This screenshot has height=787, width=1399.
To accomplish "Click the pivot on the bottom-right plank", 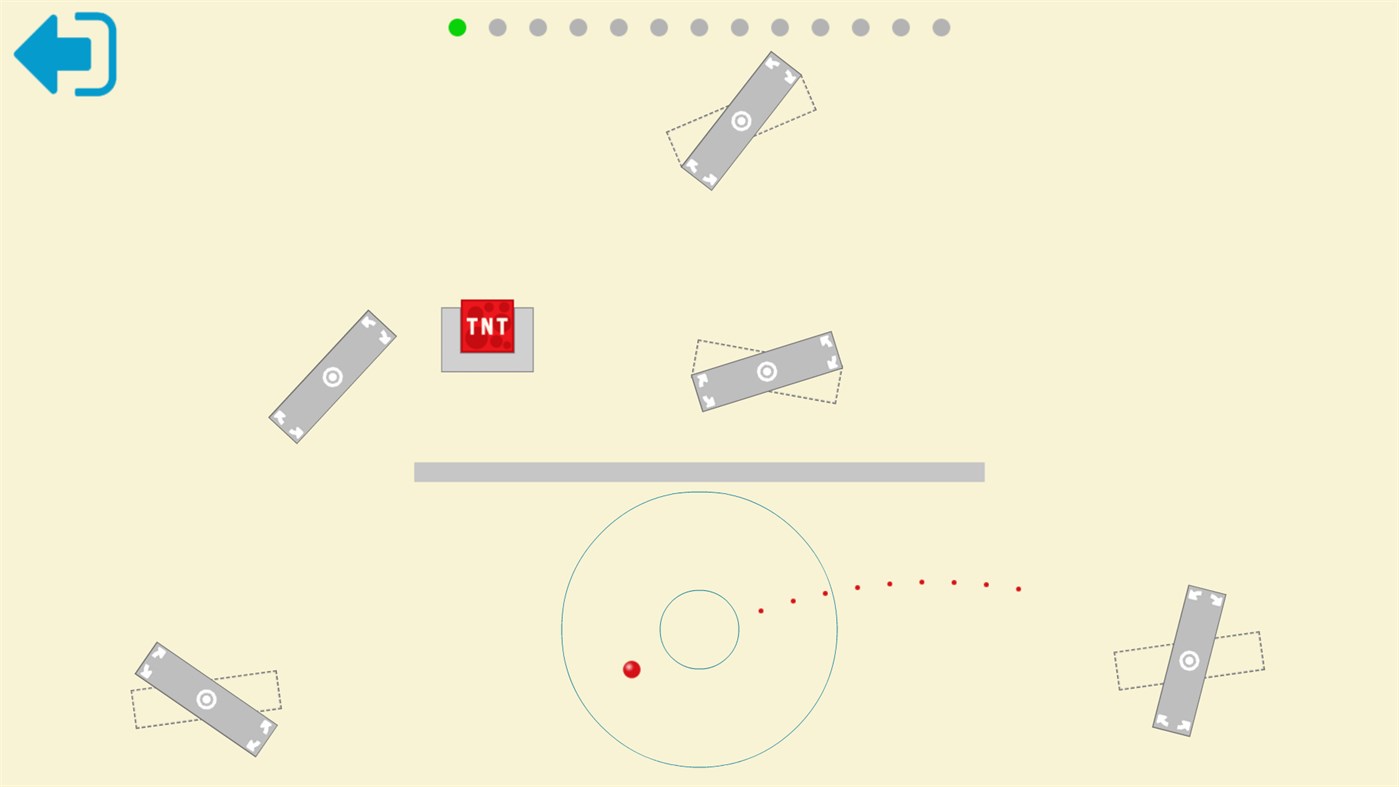I will pyautogui.click(x=1188, y=661).
